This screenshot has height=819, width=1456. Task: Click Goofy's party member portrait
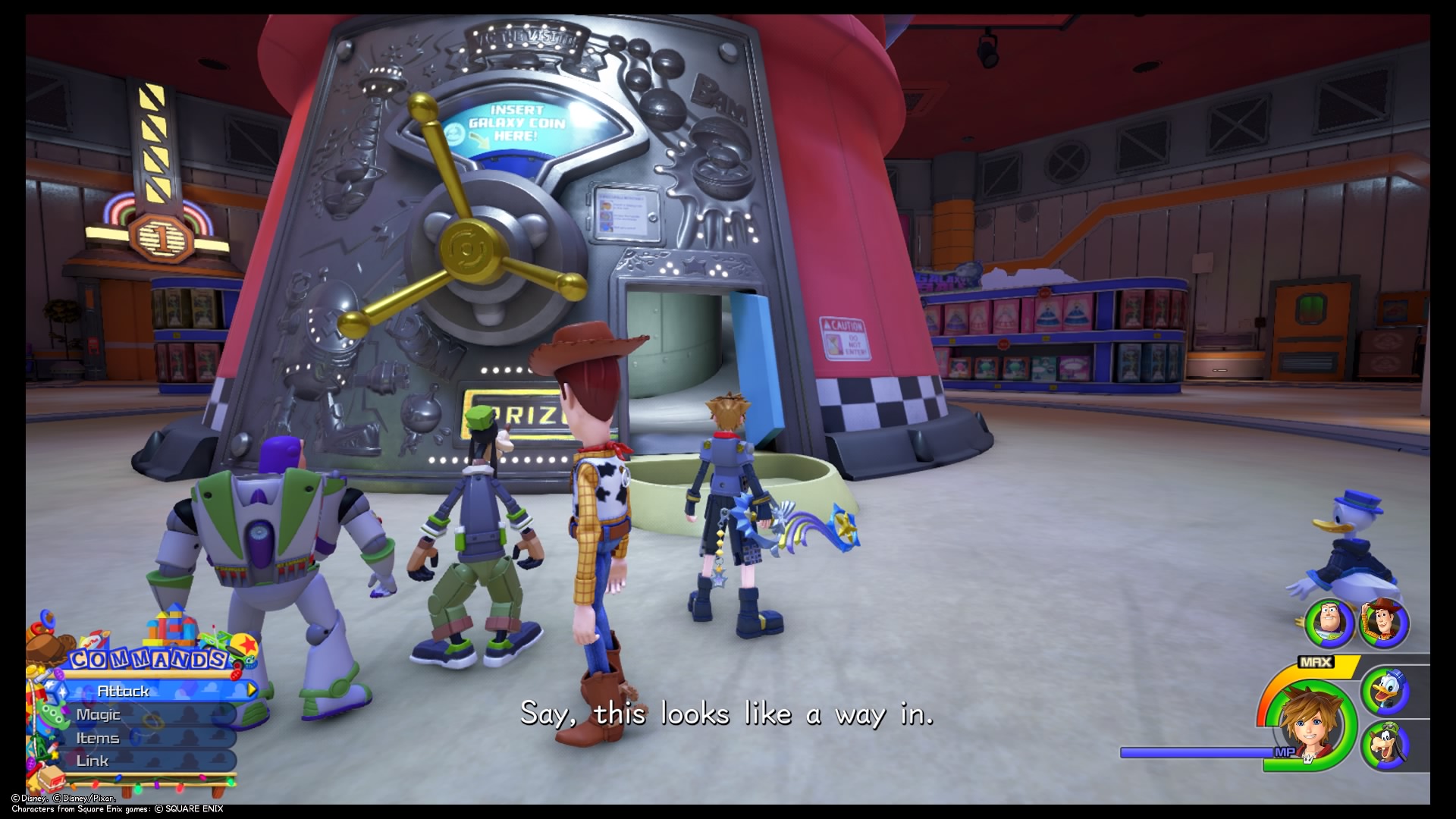1387,743
